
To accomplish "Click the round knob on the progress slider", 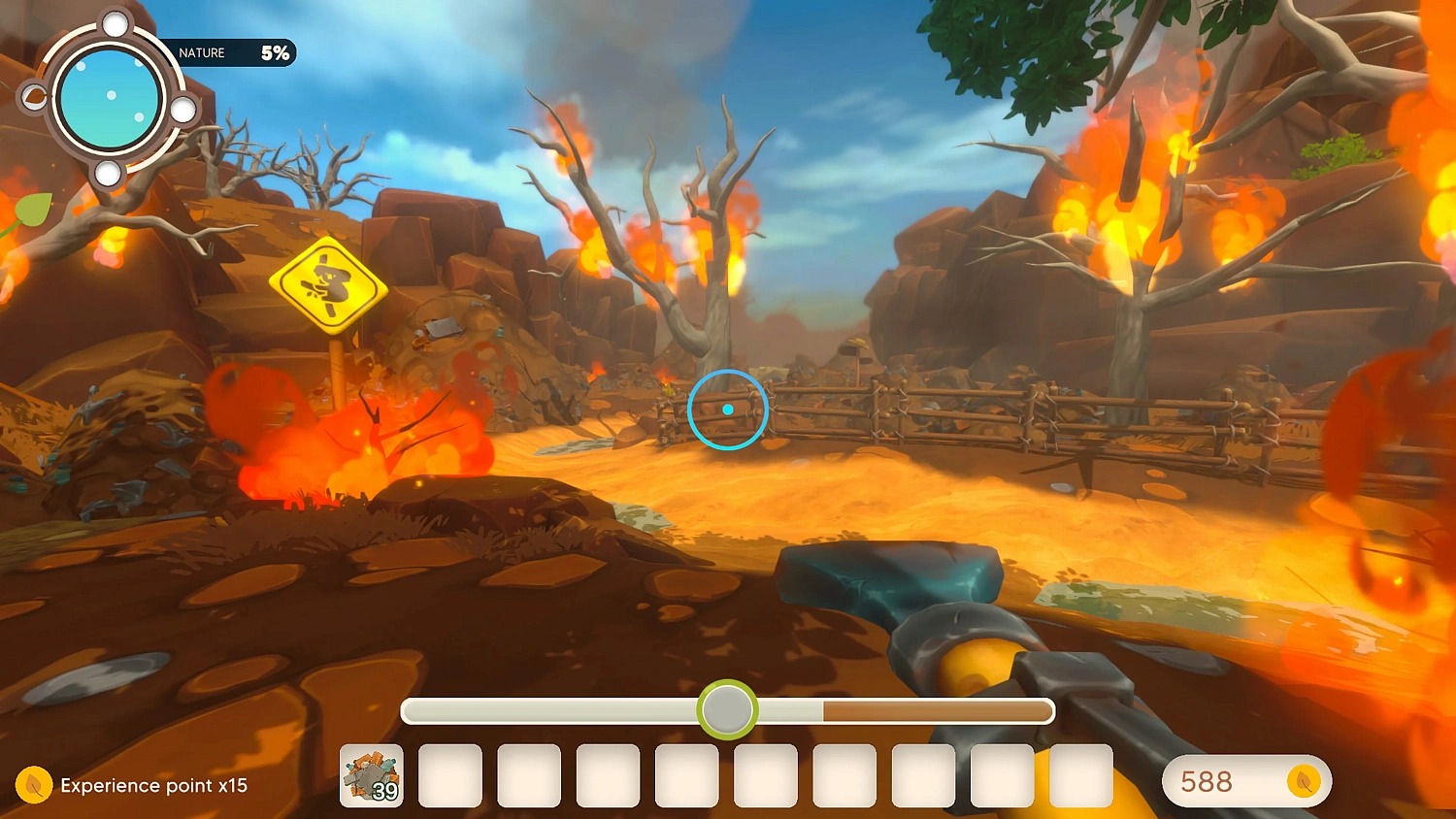I will [x=727, y=710].
